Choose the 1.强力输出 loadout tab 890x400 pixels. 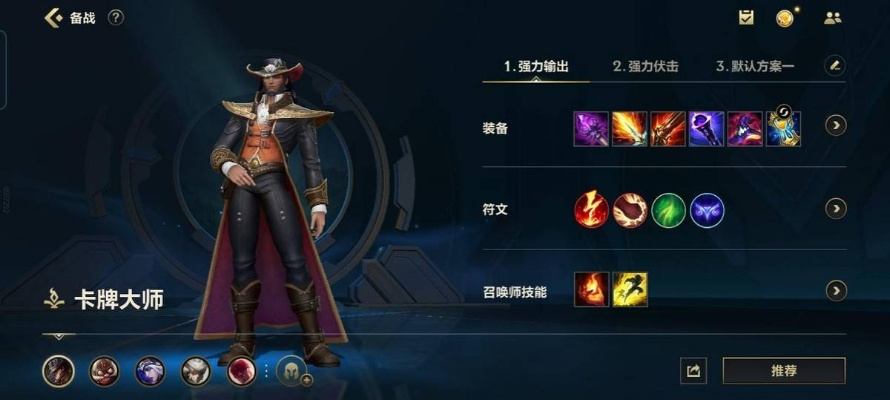tap(536, 66)
